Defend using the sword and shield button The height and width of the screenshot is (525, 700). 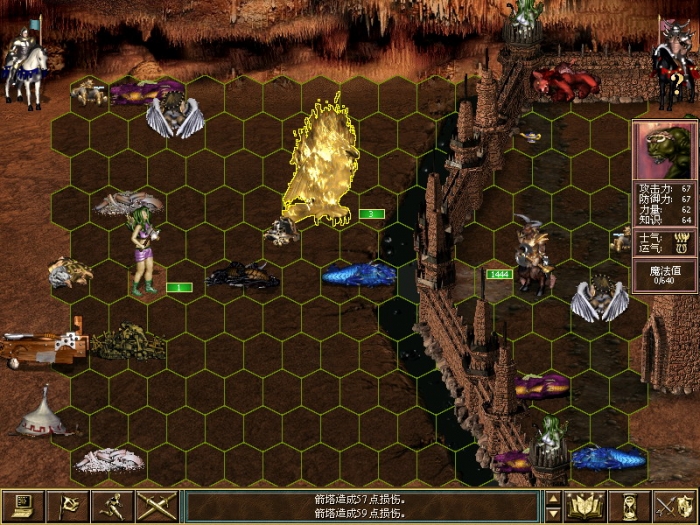674,506
